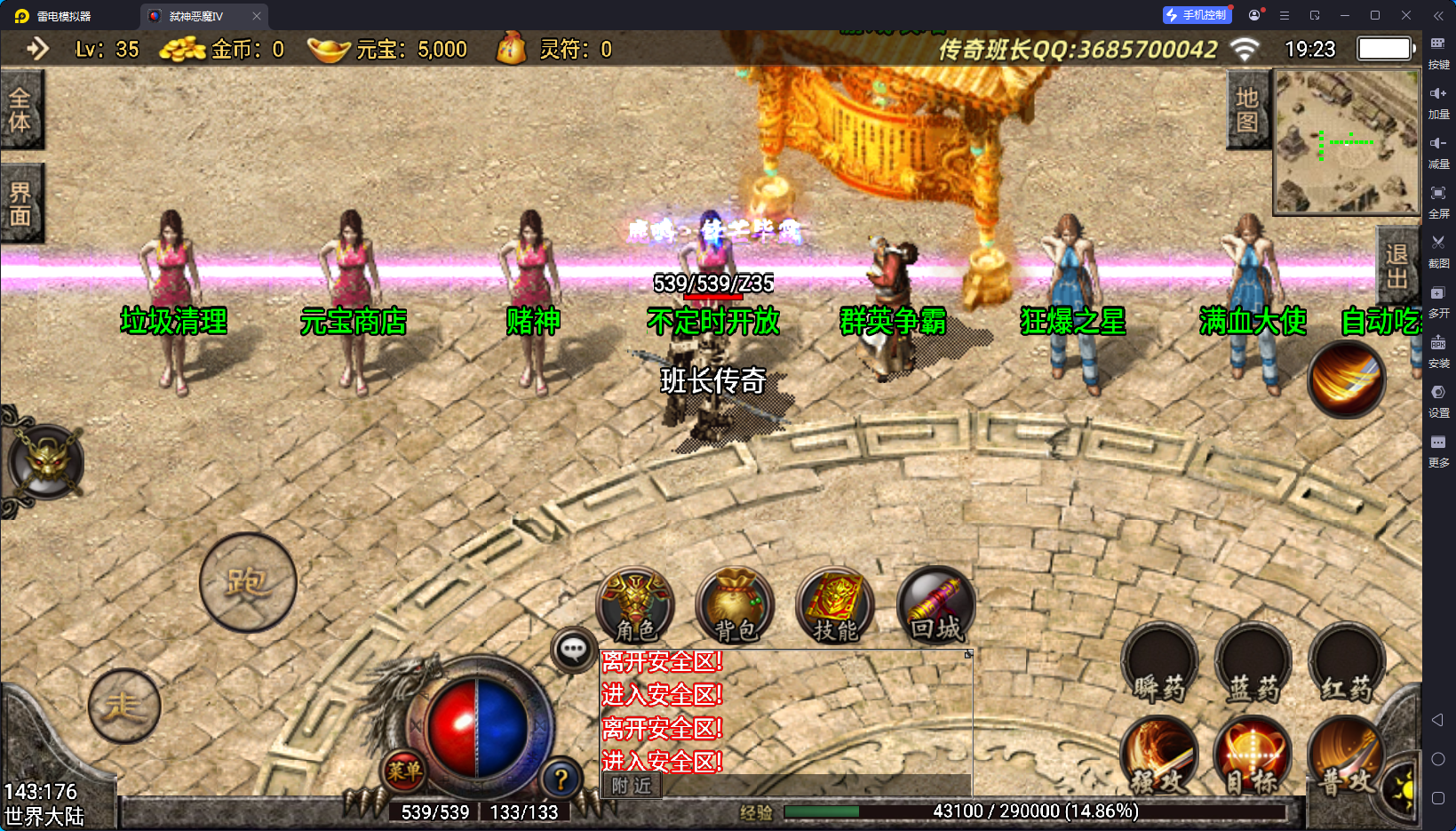The image size is (1456, 831).
Task: Open the 菜单 menu button
Action: pyautogui.click(x=404, y=771)
